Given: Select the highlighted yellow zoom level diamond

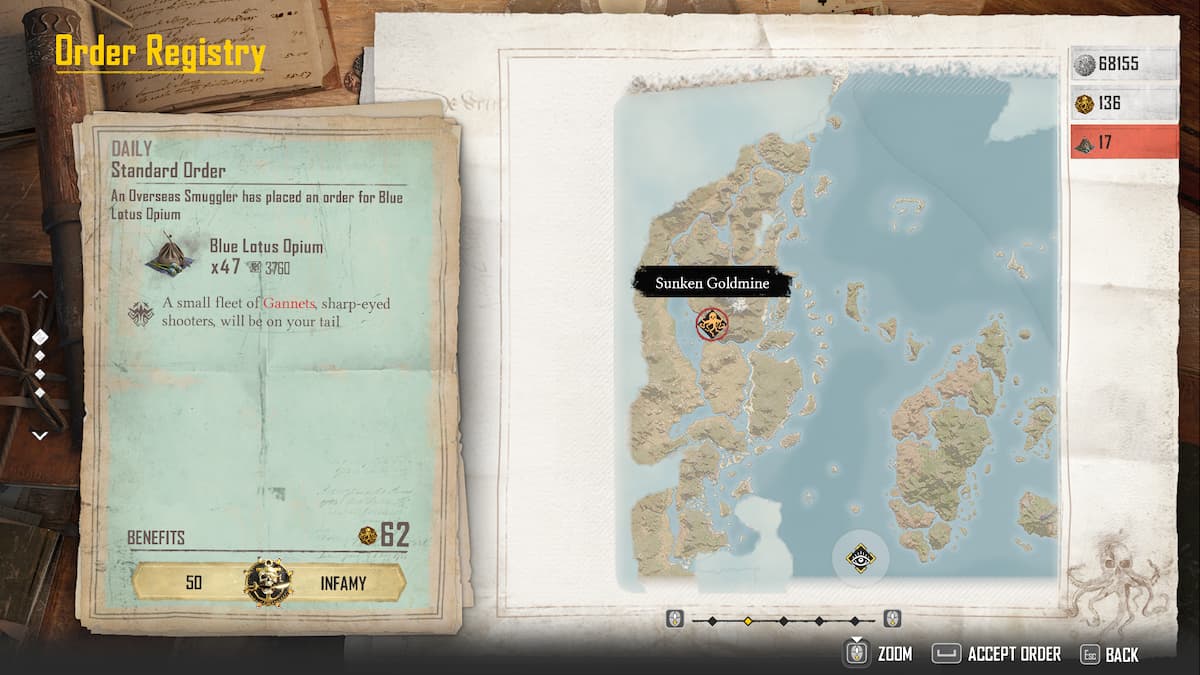Looking at the screenshot, I should [747, 621].
